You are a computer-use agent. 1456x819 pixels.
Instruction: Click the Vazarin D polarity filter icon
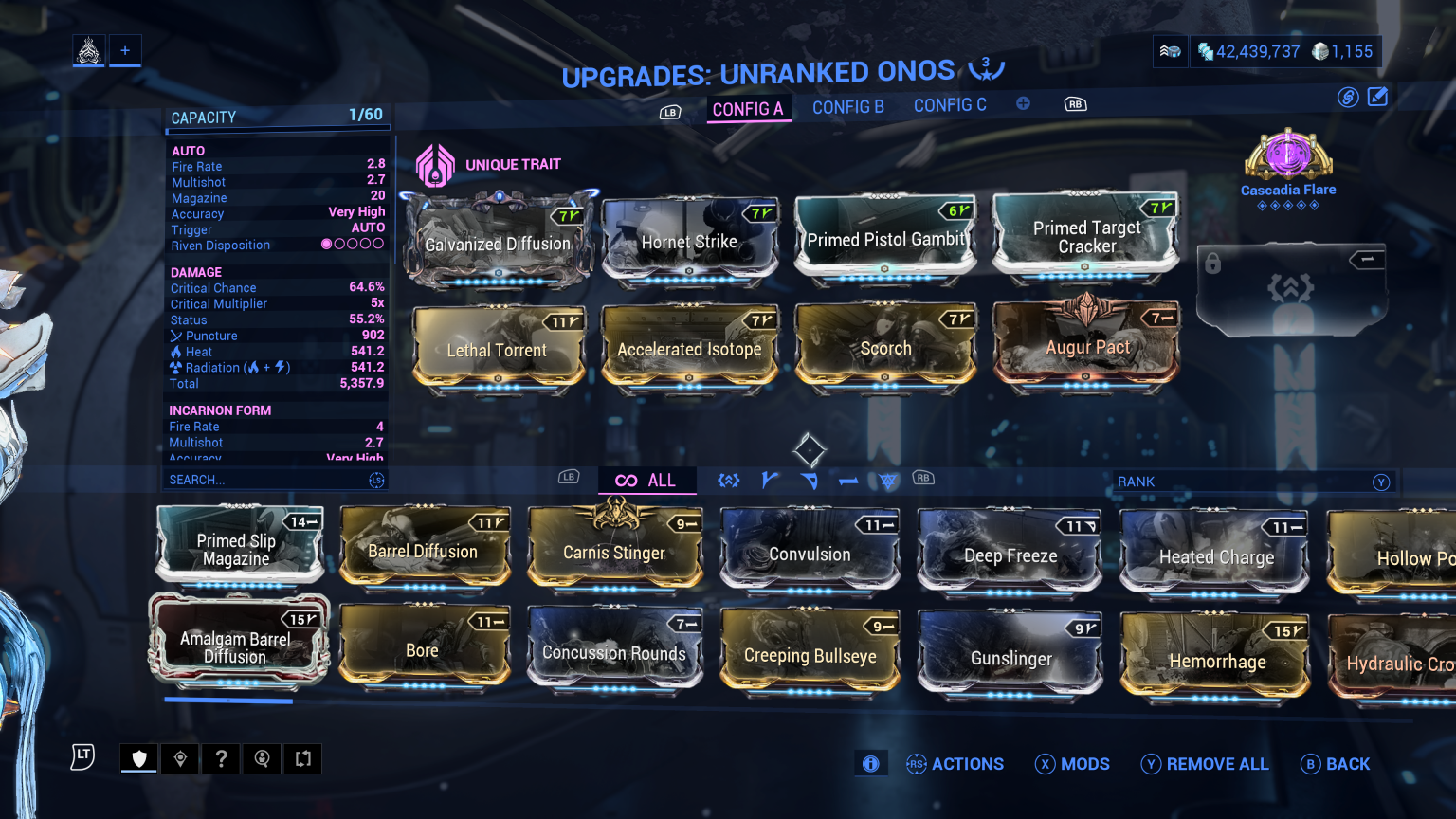809,481
